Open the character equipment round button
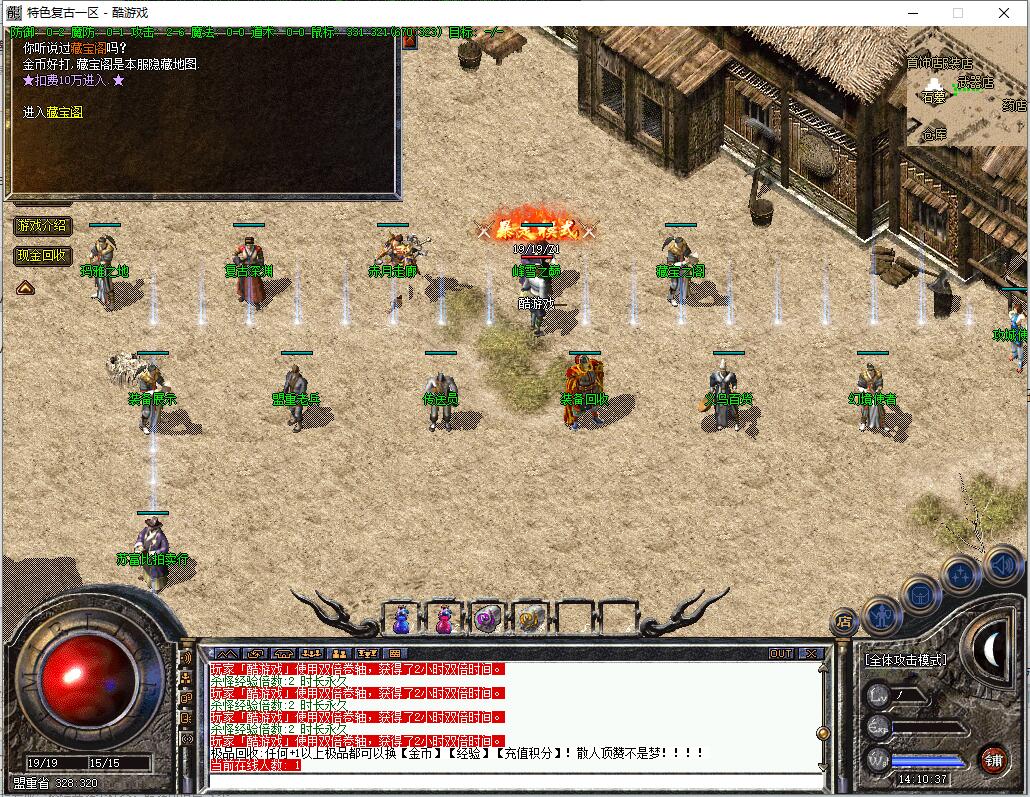The image size is (1030, 797). [881, 614]
